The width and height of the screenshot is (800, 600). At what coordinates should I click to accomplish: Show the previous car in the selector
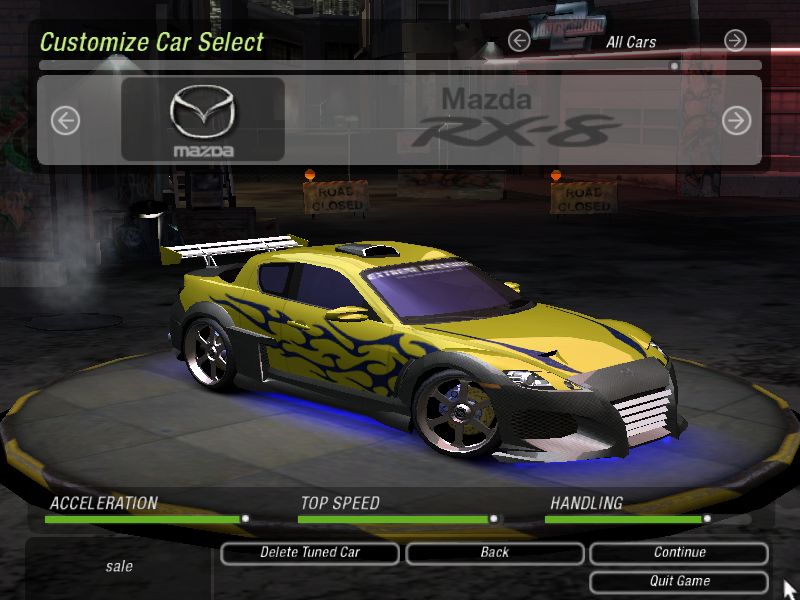pos(65,121)
